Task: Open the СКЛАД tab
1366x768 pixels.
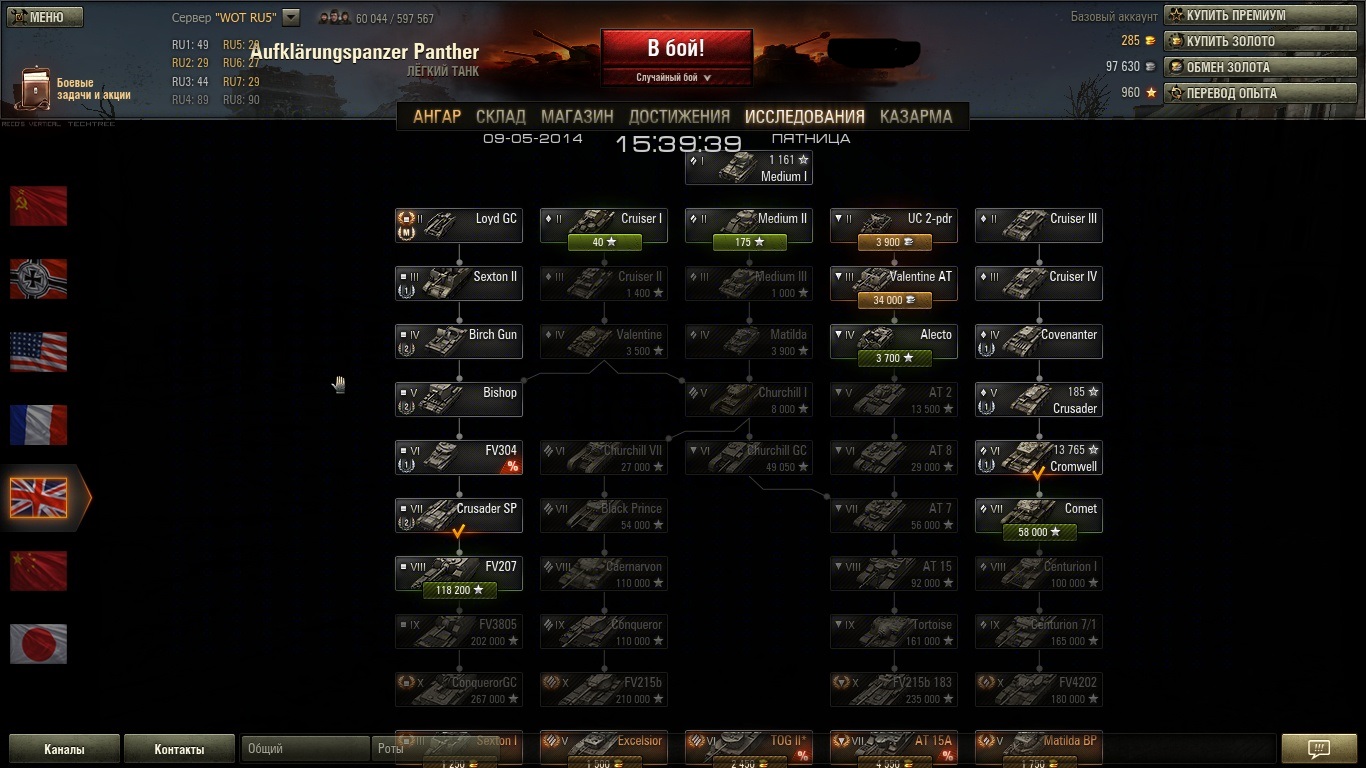Action: point(501,116)
